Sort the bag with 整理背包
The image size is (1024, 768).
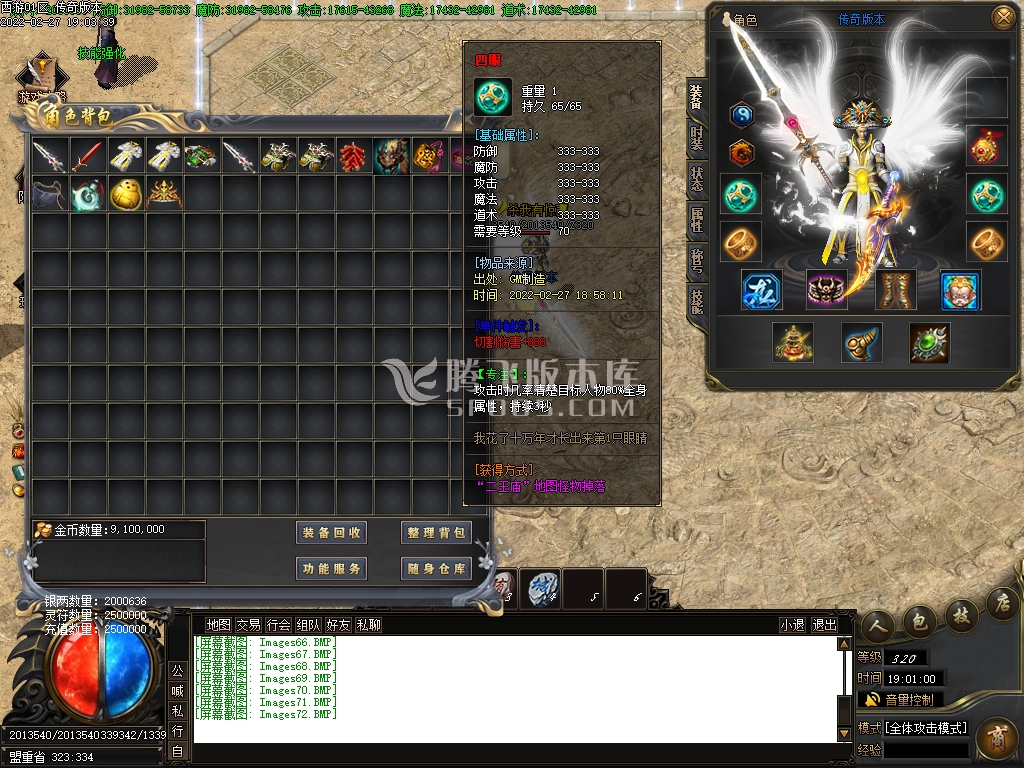tap(436, 533)
